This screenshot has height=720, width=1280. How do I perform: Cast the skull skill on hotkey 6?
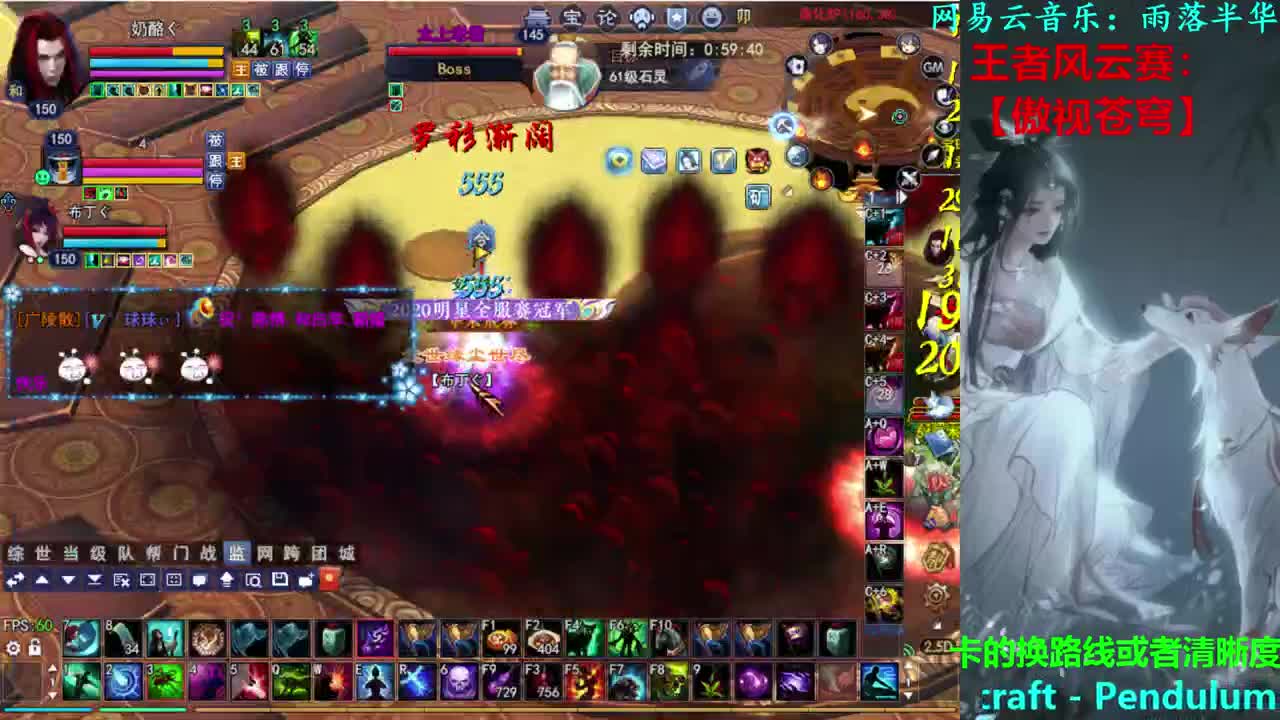[459, 682]
